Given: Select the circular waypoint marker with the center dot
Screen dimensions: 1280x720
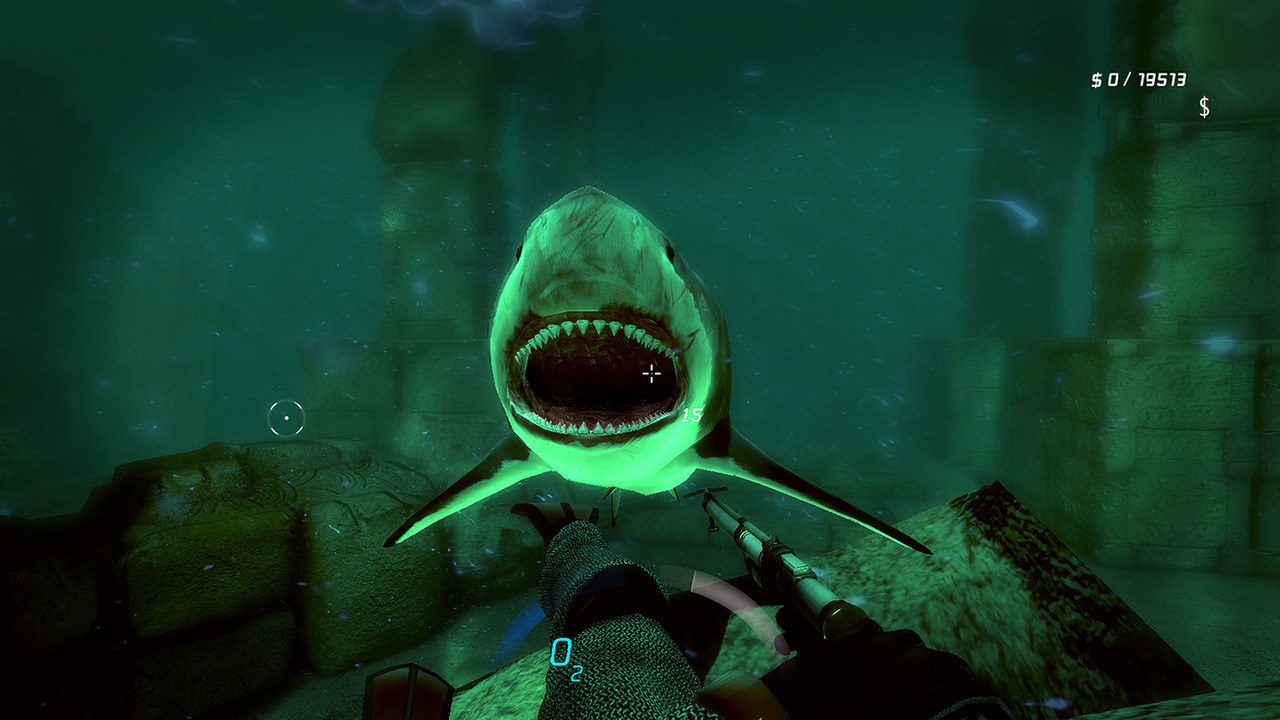Looking at the screenshot, I should [286, 418].
